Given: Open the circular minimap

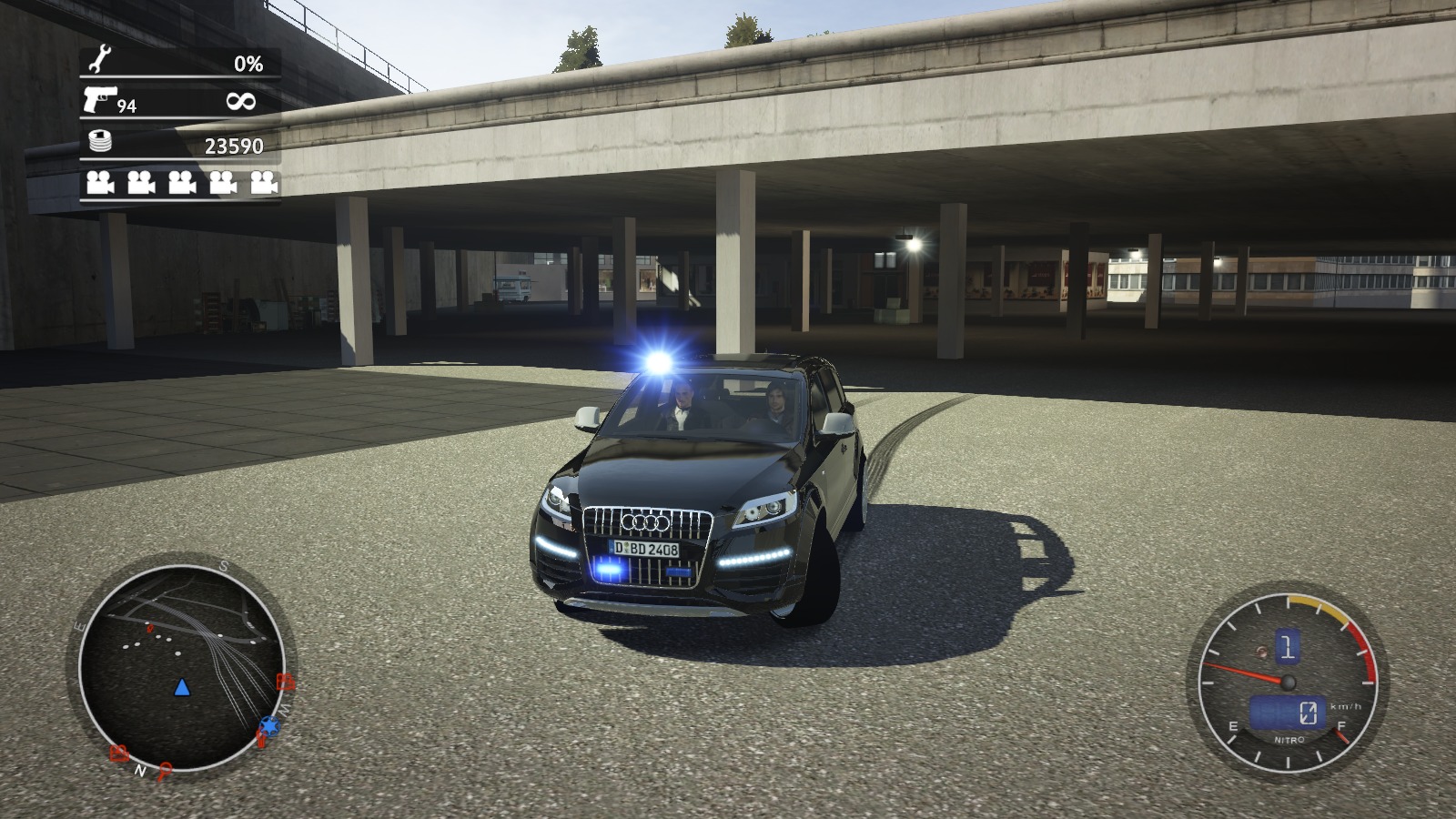Looking at the screenshot, I should pyautogui.click(x=181, y=667).
